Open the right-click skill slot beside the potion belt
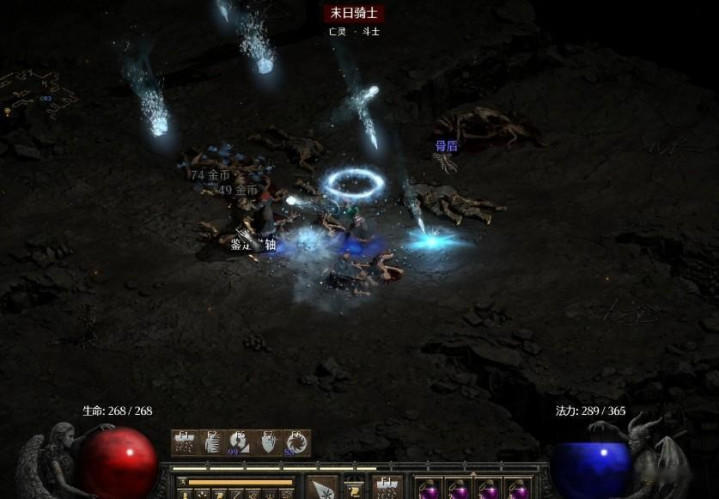719x499 pixels. tap(387, 489)
